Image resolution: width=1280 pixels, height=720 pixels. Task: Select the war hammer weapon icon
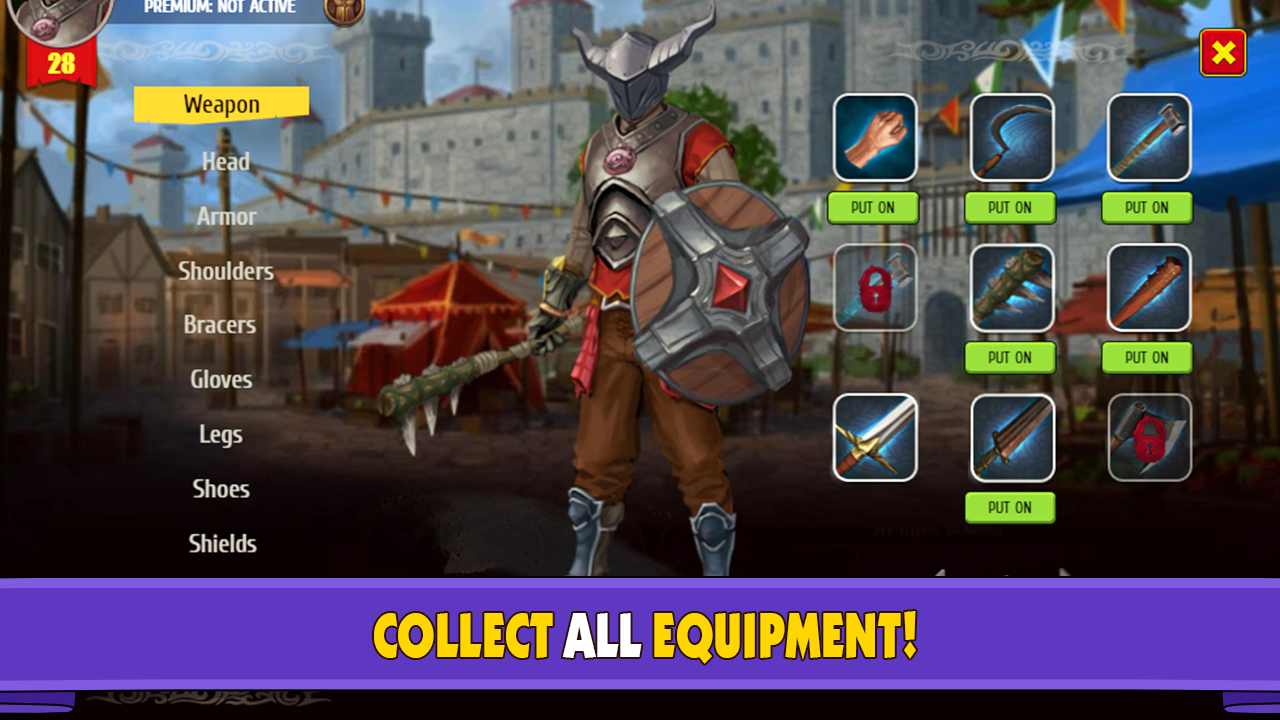[1147, 137]
